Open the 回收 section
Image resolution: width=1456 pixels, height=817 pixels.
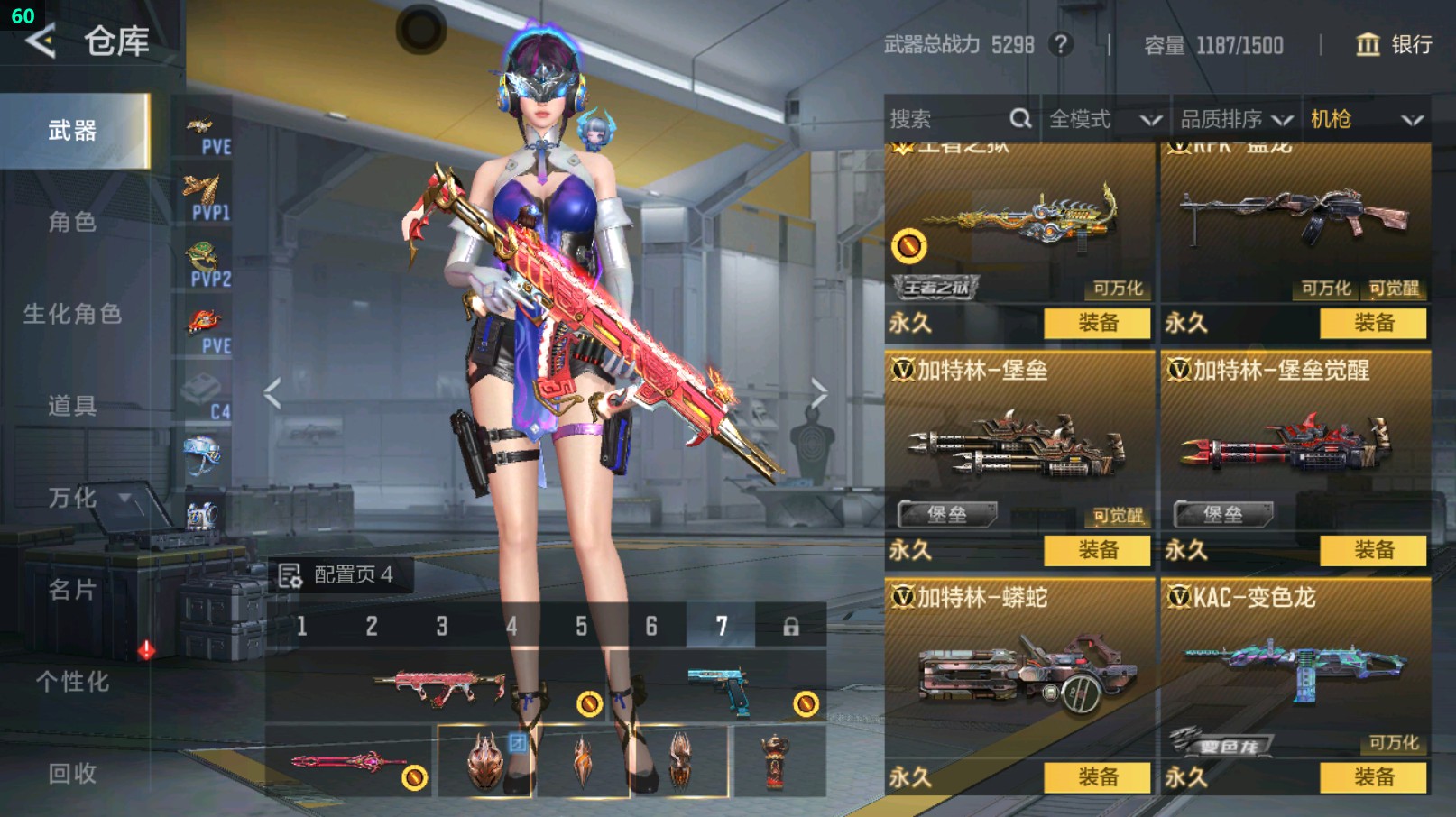click(72, 774)
